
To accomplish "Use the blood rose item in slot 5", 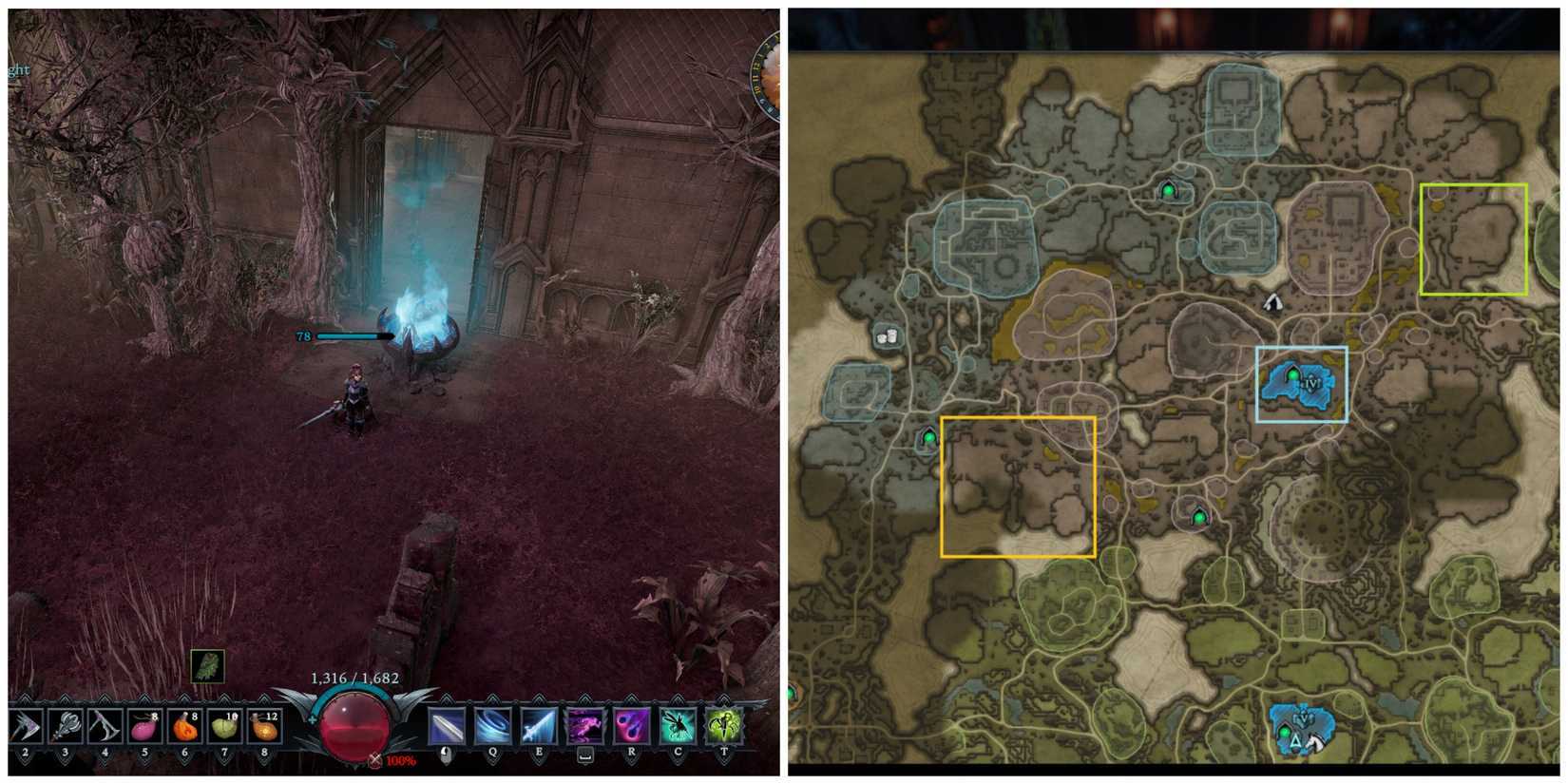I will click(143, 727).
